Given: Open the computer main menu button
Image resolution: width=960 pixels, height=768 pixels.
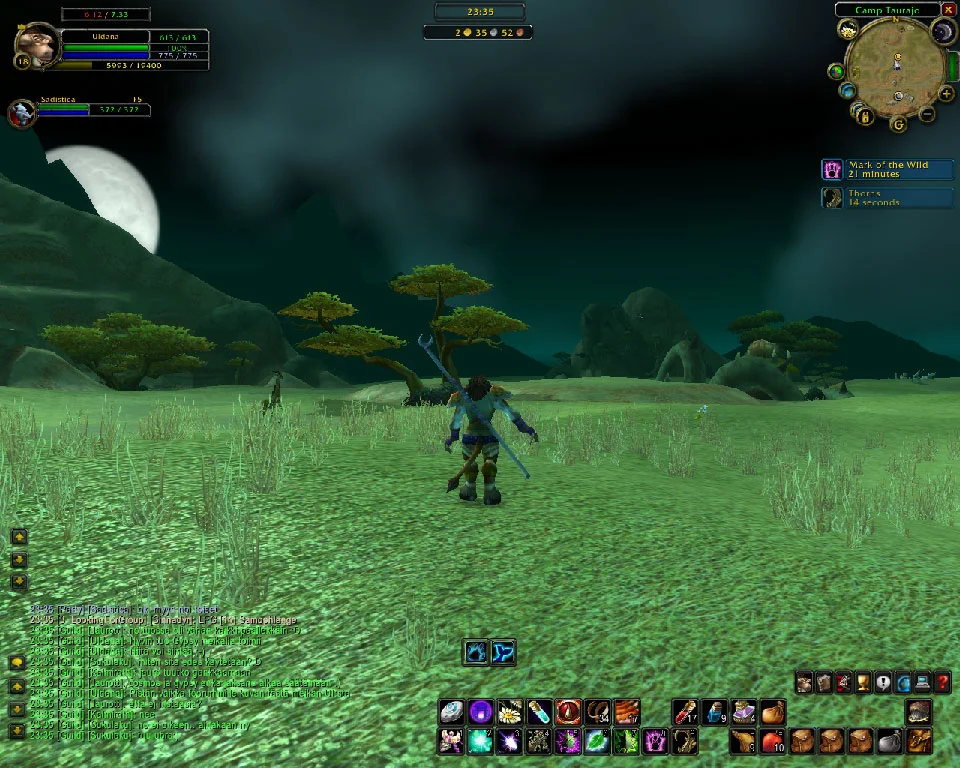Looking at the screenshot, I should (x=922, y=683).
